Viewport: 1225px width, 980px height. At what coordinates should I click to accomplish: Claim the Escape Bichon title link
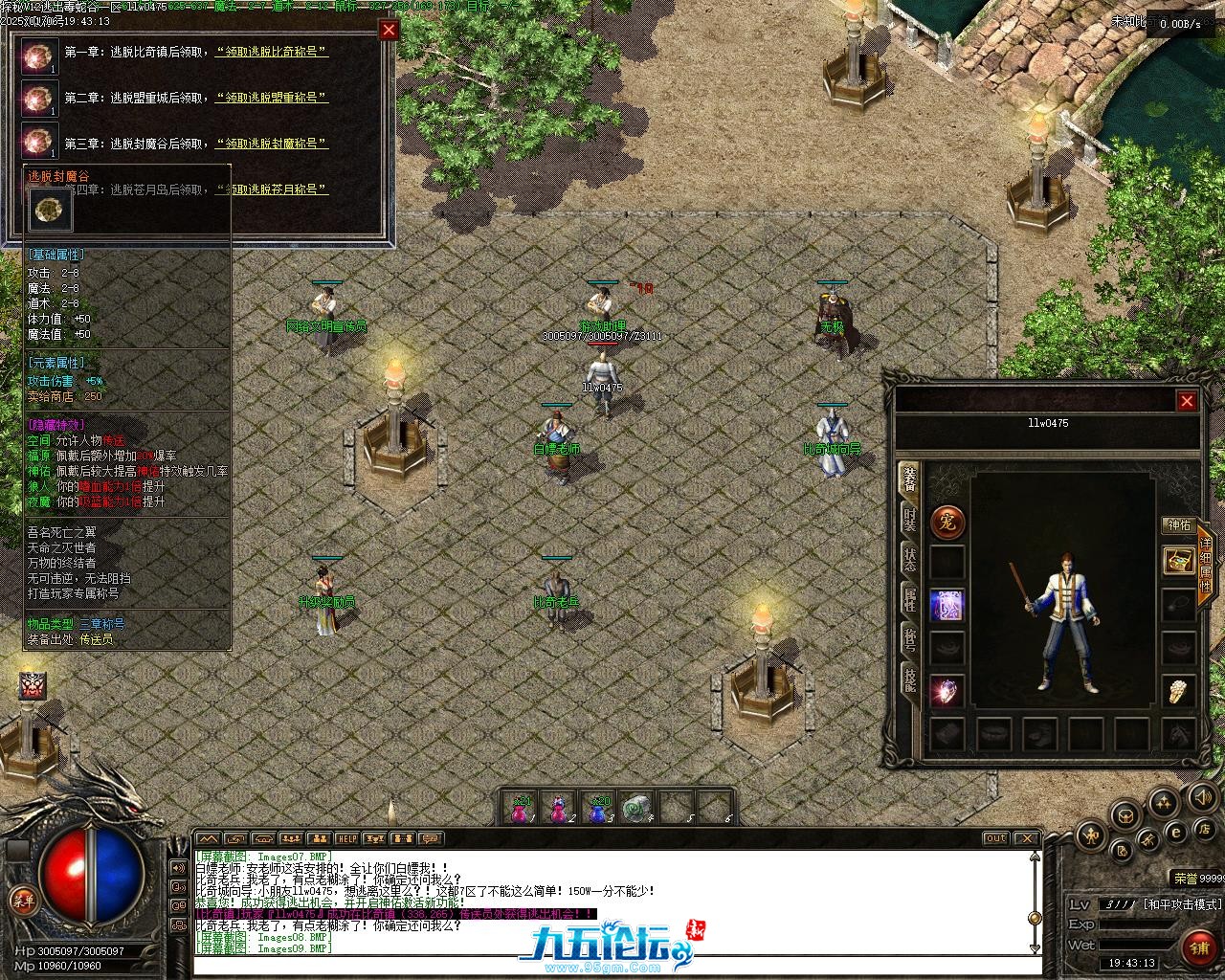point(273,52)
